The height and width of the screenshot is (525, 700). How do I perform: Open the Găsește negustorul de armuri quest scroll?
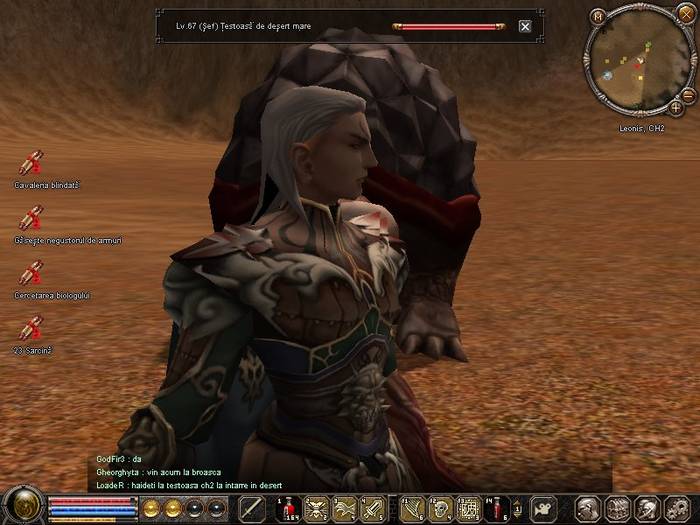31,218
